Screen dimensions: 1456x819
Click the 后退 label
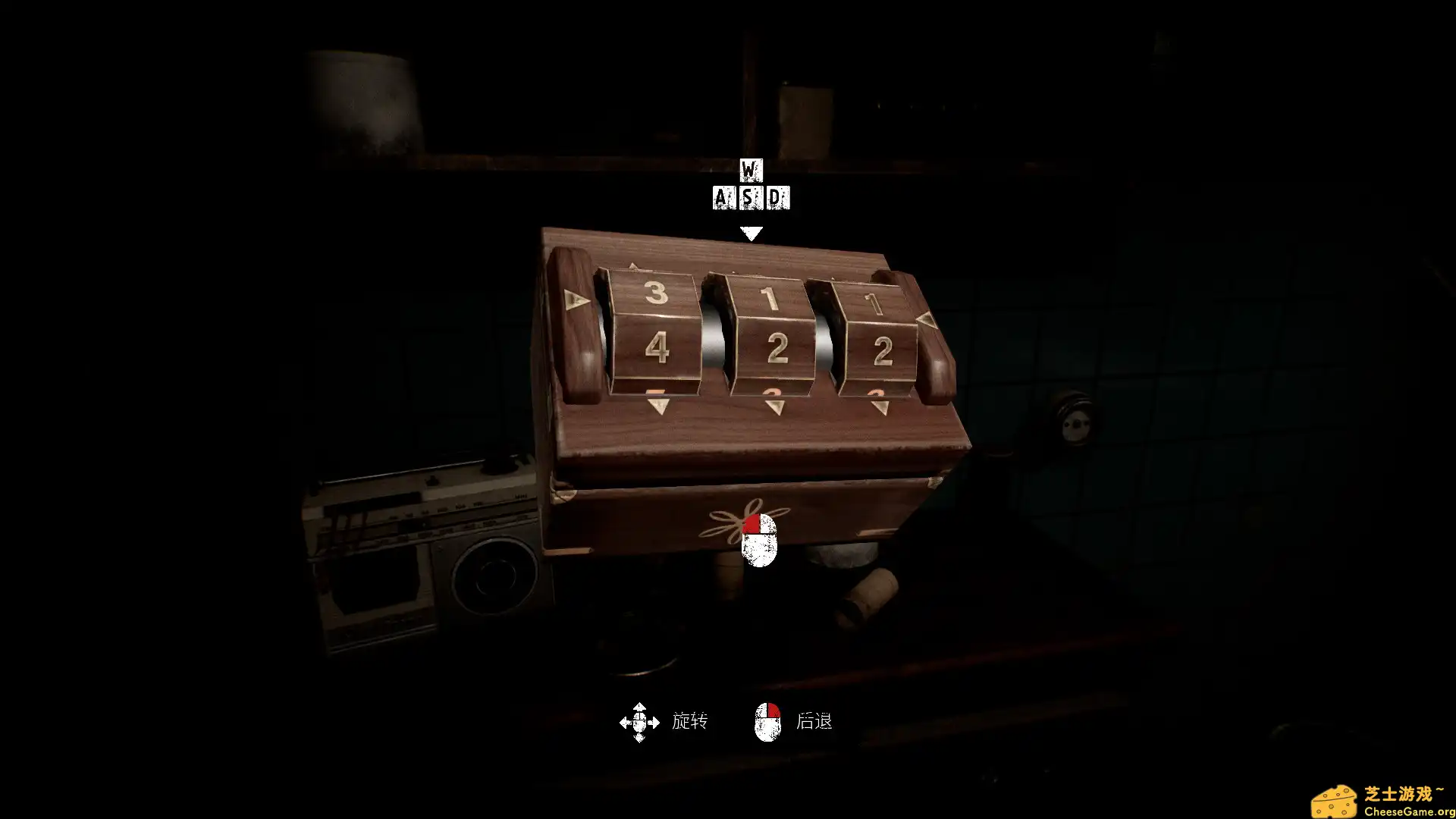pos(815,723)
